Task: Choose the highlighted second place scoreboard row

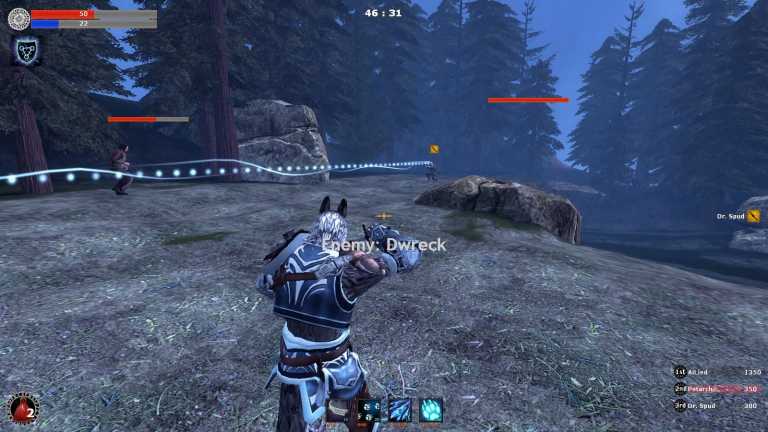Action: tap(718, 388)
